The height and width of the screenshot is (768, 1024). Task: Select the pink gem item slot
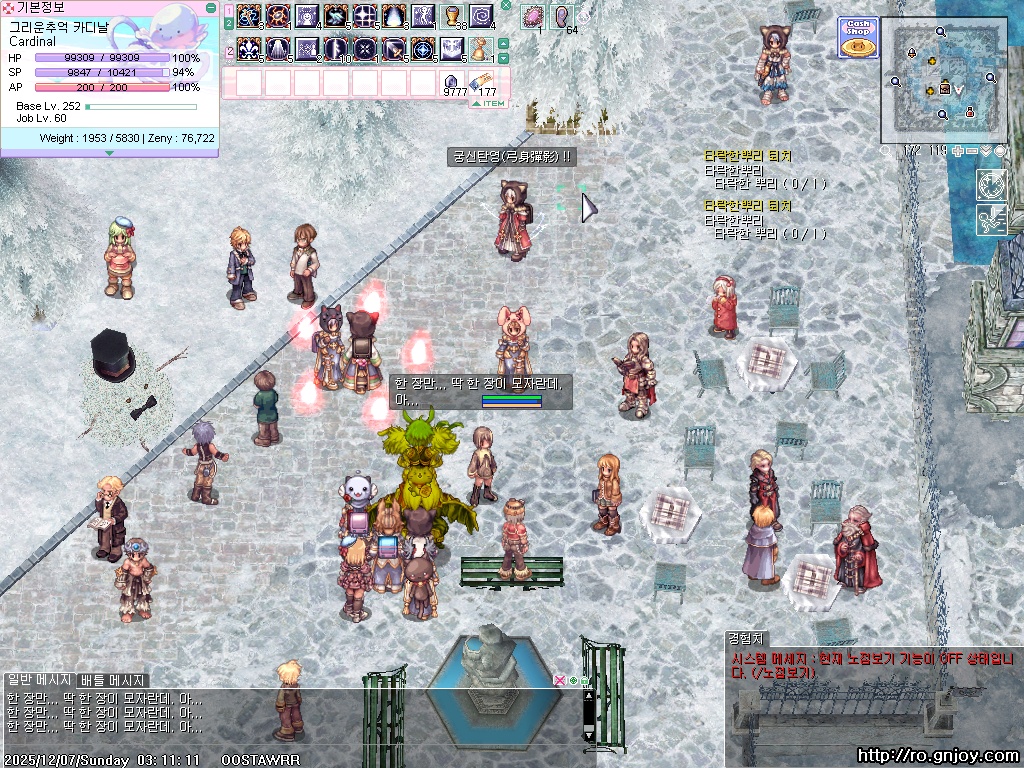pyautogui.click(x=531, y=17)
